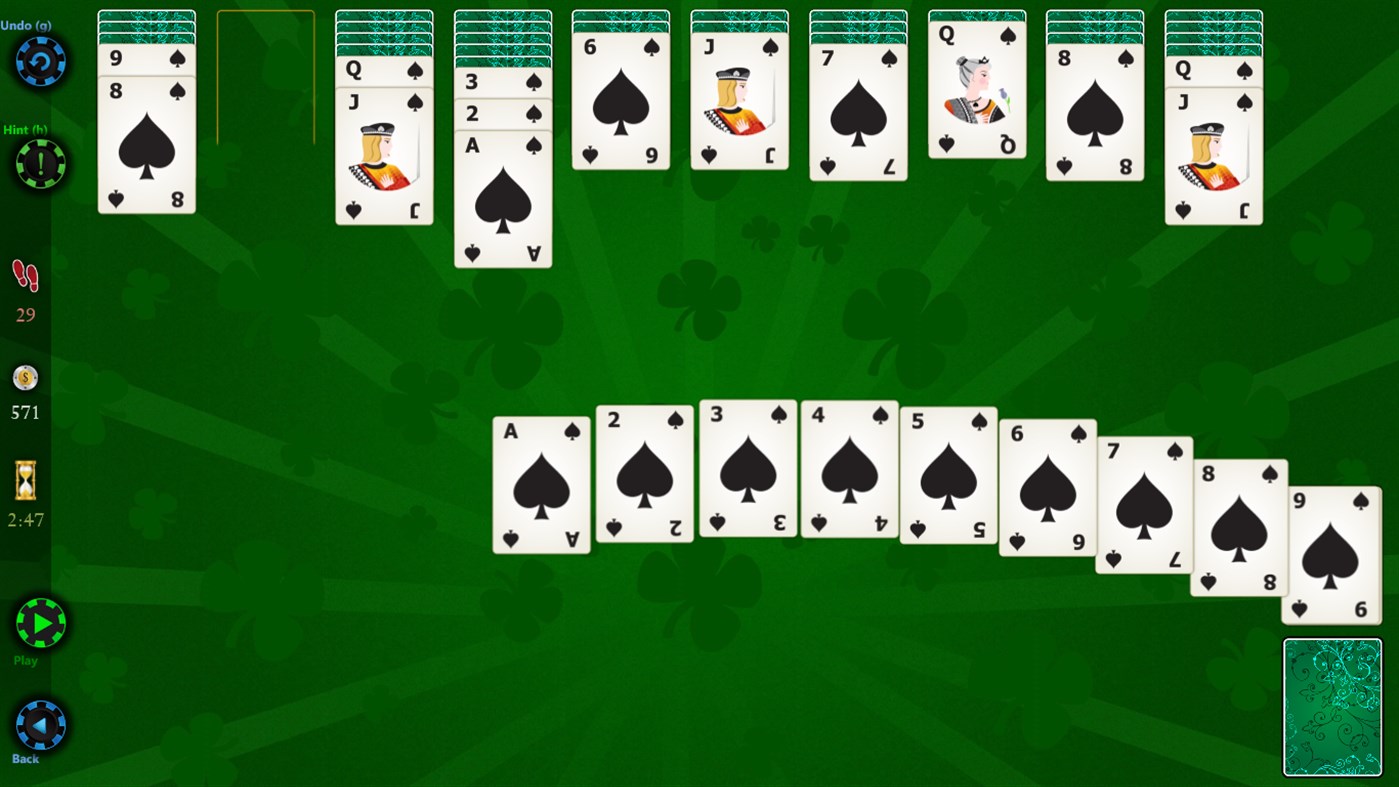Click the stock pile to deal cards
This screenshot has height=787, width=1399.
pyautogui.click(x=1332, y=706)
